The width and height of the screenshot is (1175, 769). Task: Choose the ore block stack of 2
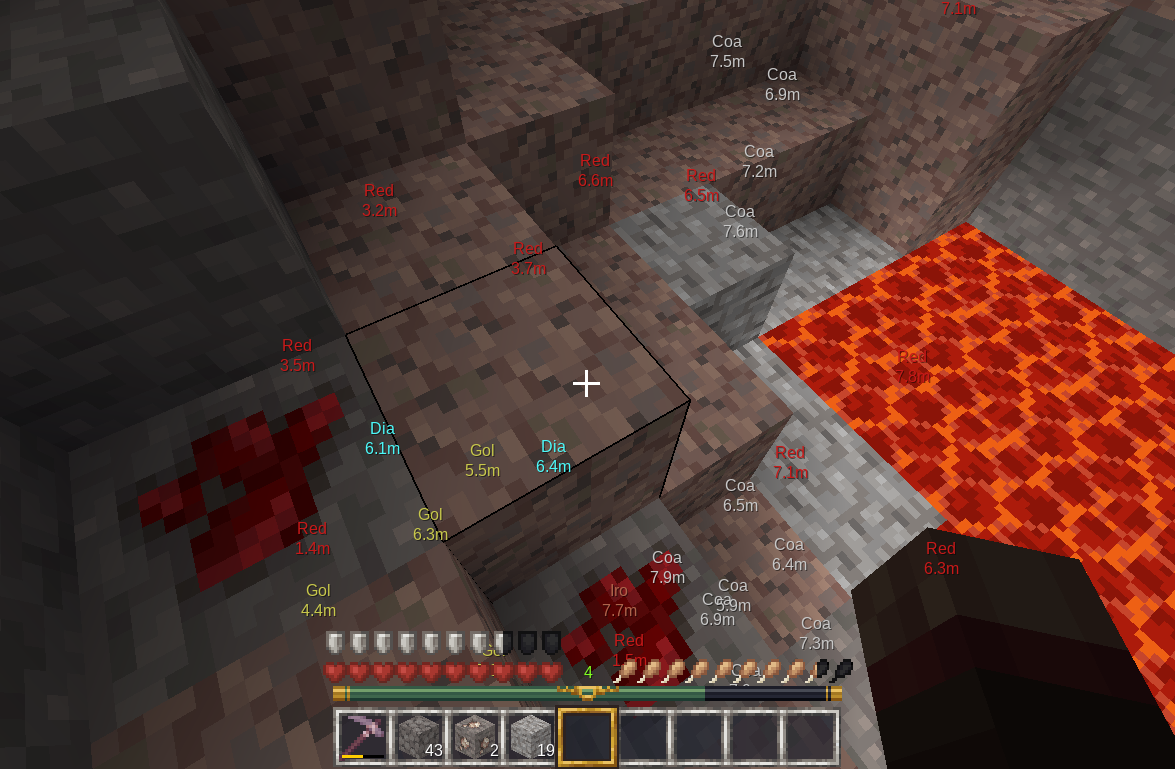click(475, 737)
